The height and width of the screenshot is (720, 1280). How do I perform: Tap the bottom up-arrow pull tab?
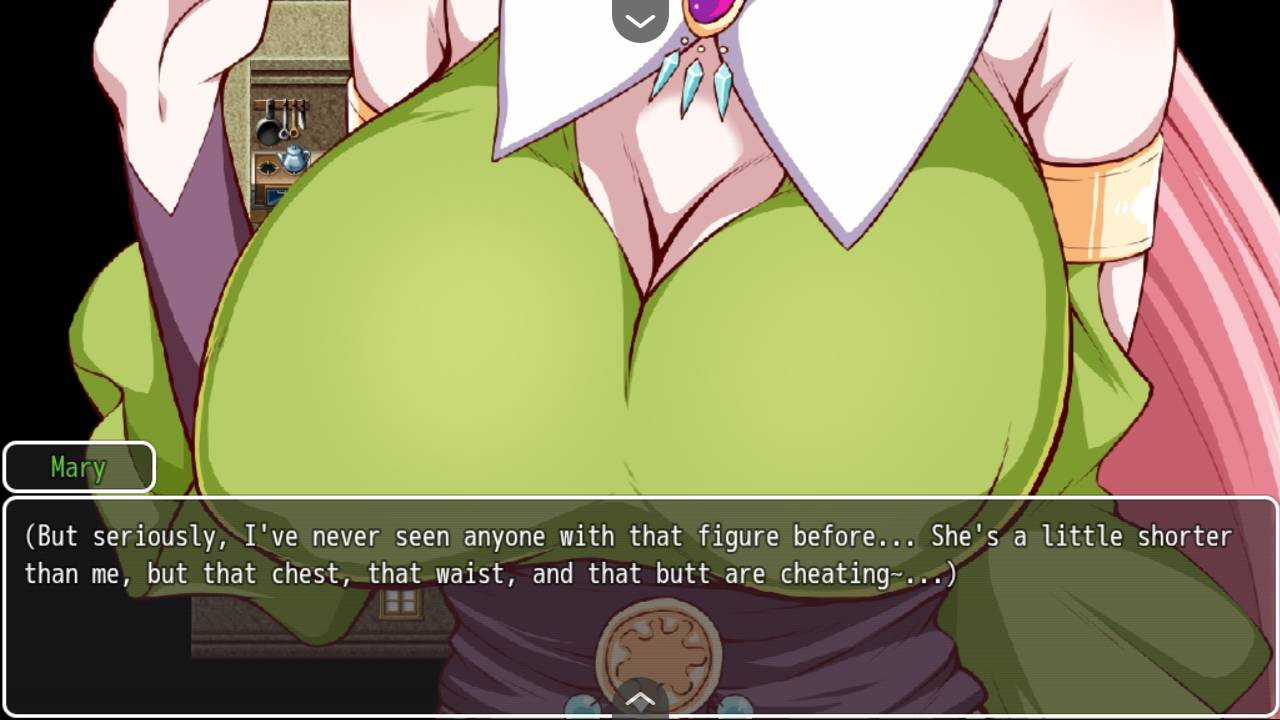[640, 699]
